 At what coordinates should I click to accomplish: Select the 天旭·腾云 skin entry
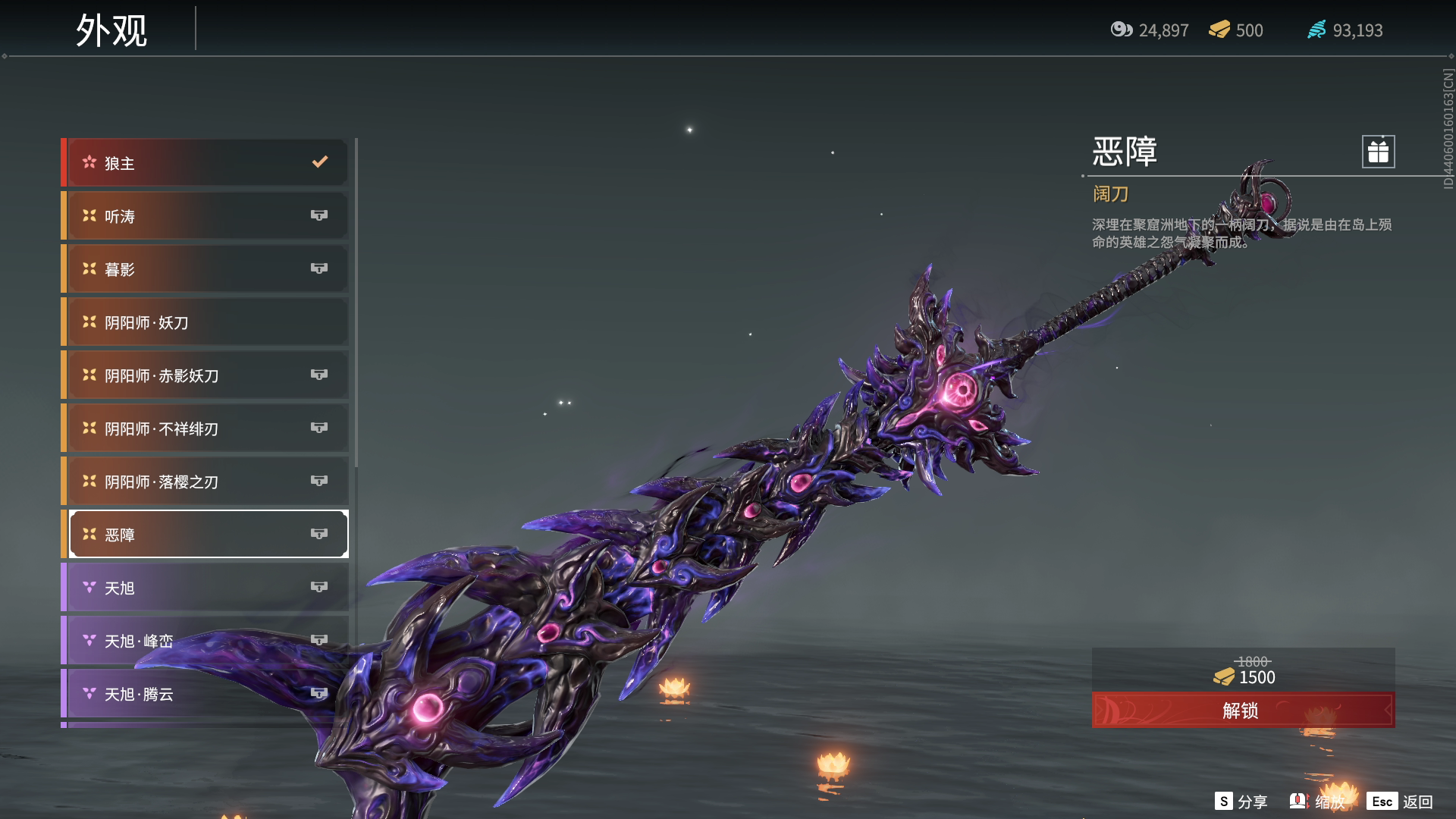coord(206,694)
